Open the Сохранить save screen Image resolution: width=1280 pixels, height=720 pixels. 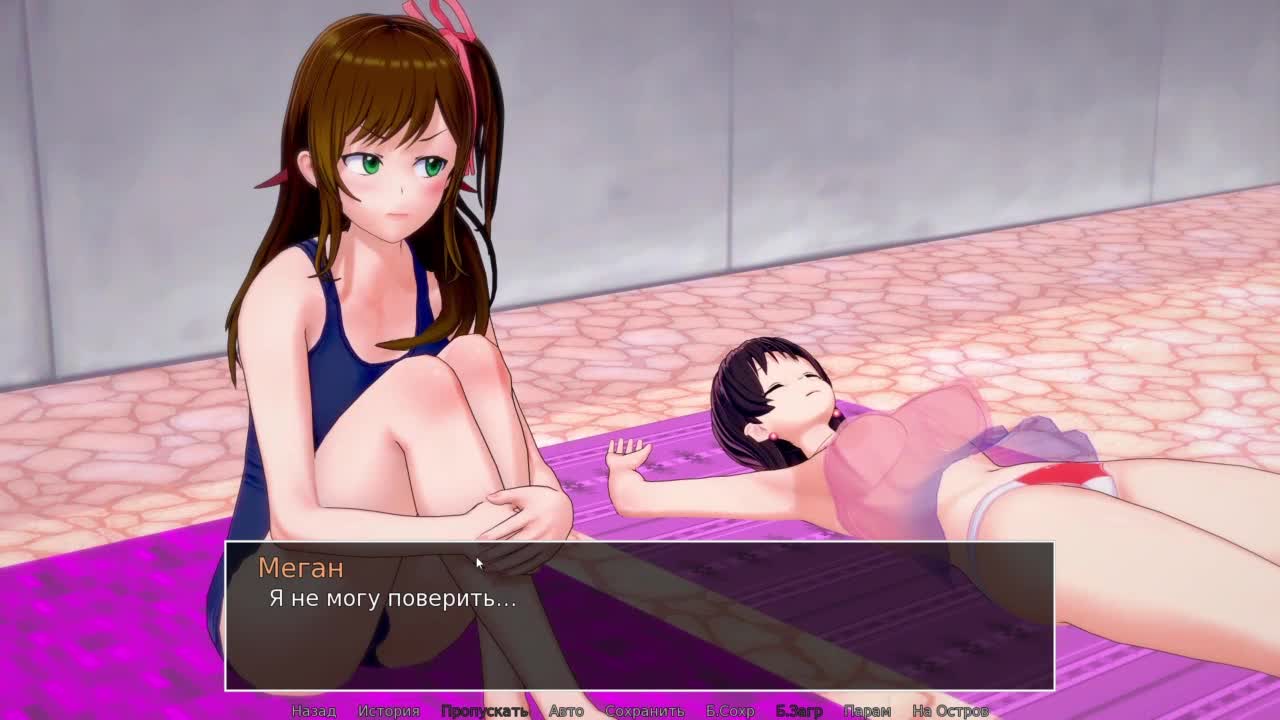tap(644, 711)
